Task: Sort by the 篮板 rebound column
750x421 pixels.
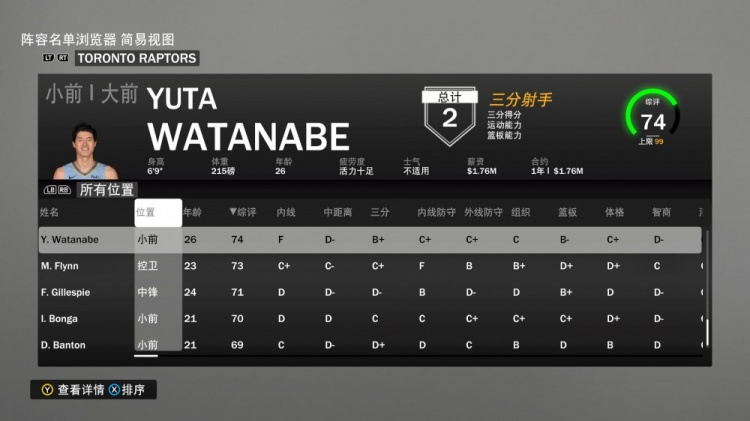Action: (568, 212)
